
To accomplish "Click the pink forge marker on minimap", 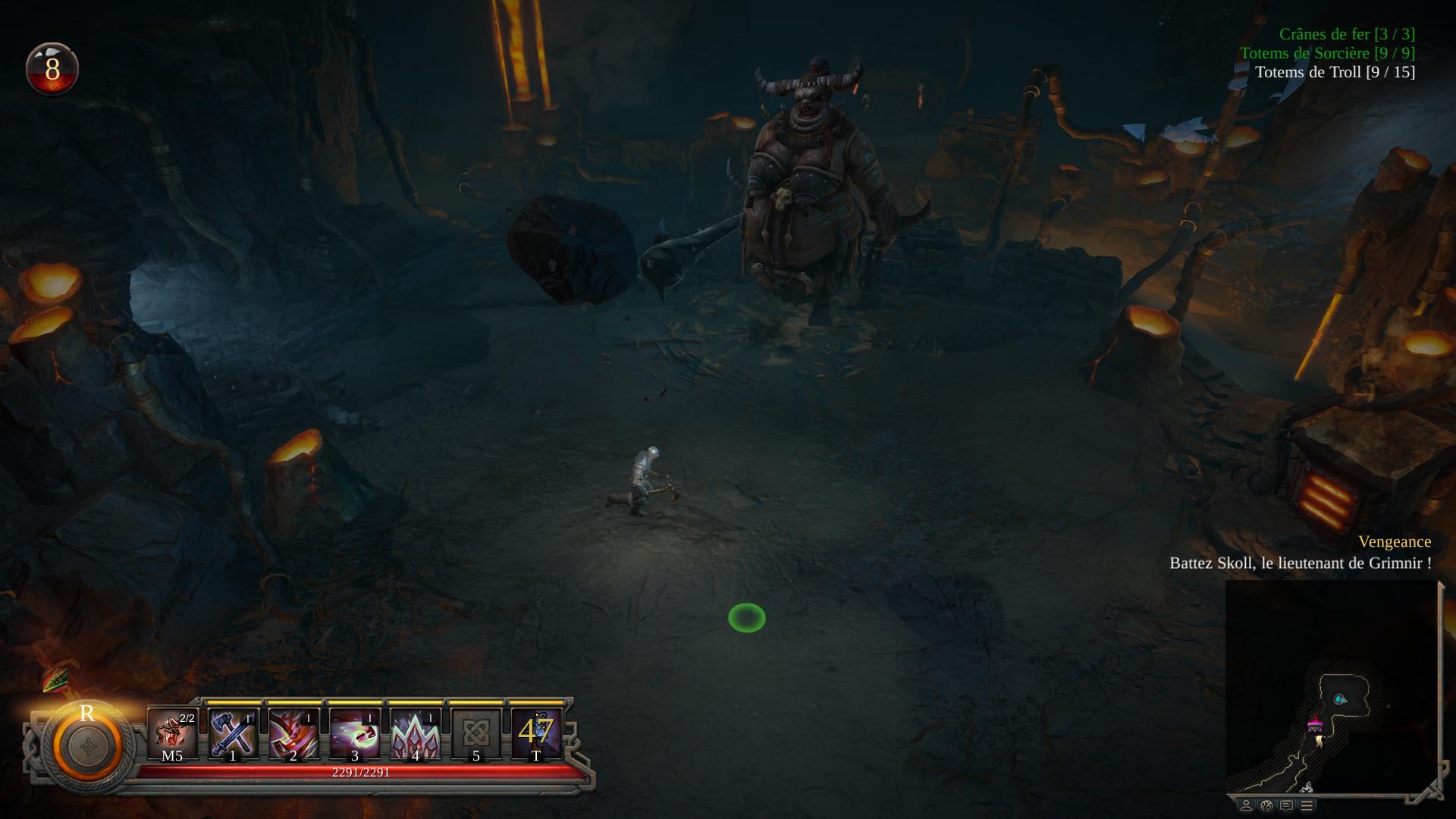I will pos(1316,726).
